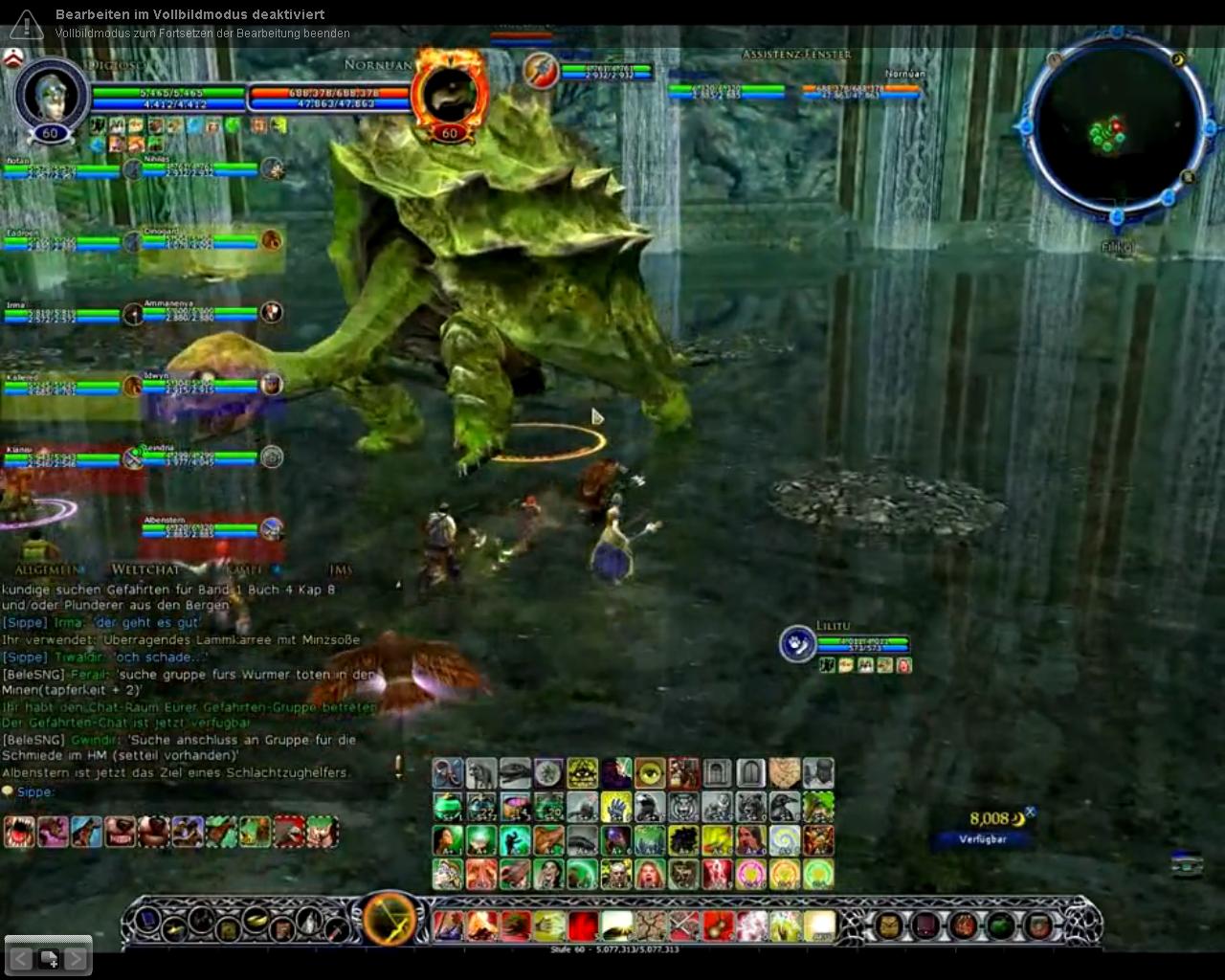Image resolution: width=1225 pixels, height=980 pixels.
Task: Click the round crossed-bow auto-attack button
Action: click(390, 921)
